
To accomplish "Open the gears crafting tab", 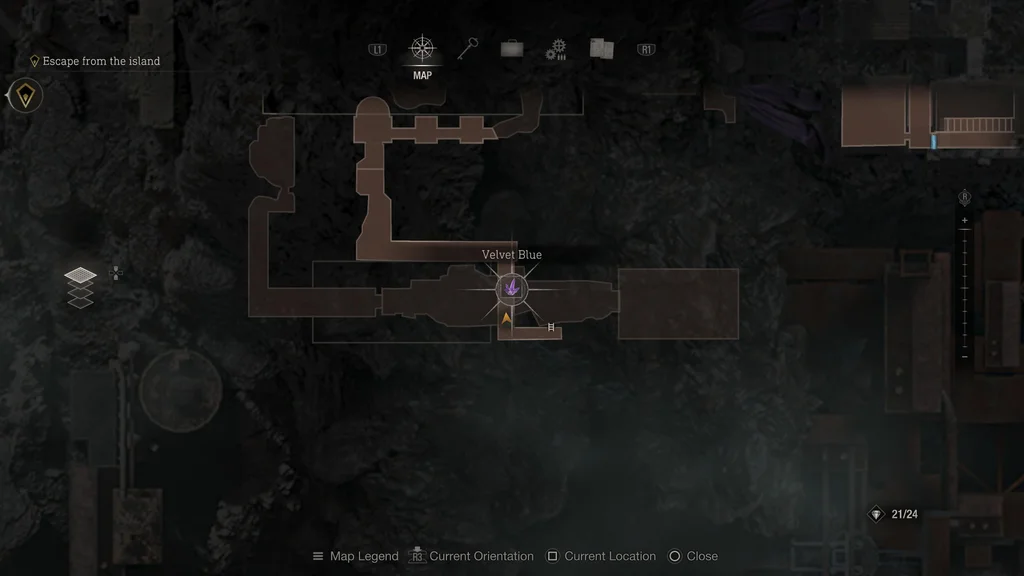I will point(556,50).
